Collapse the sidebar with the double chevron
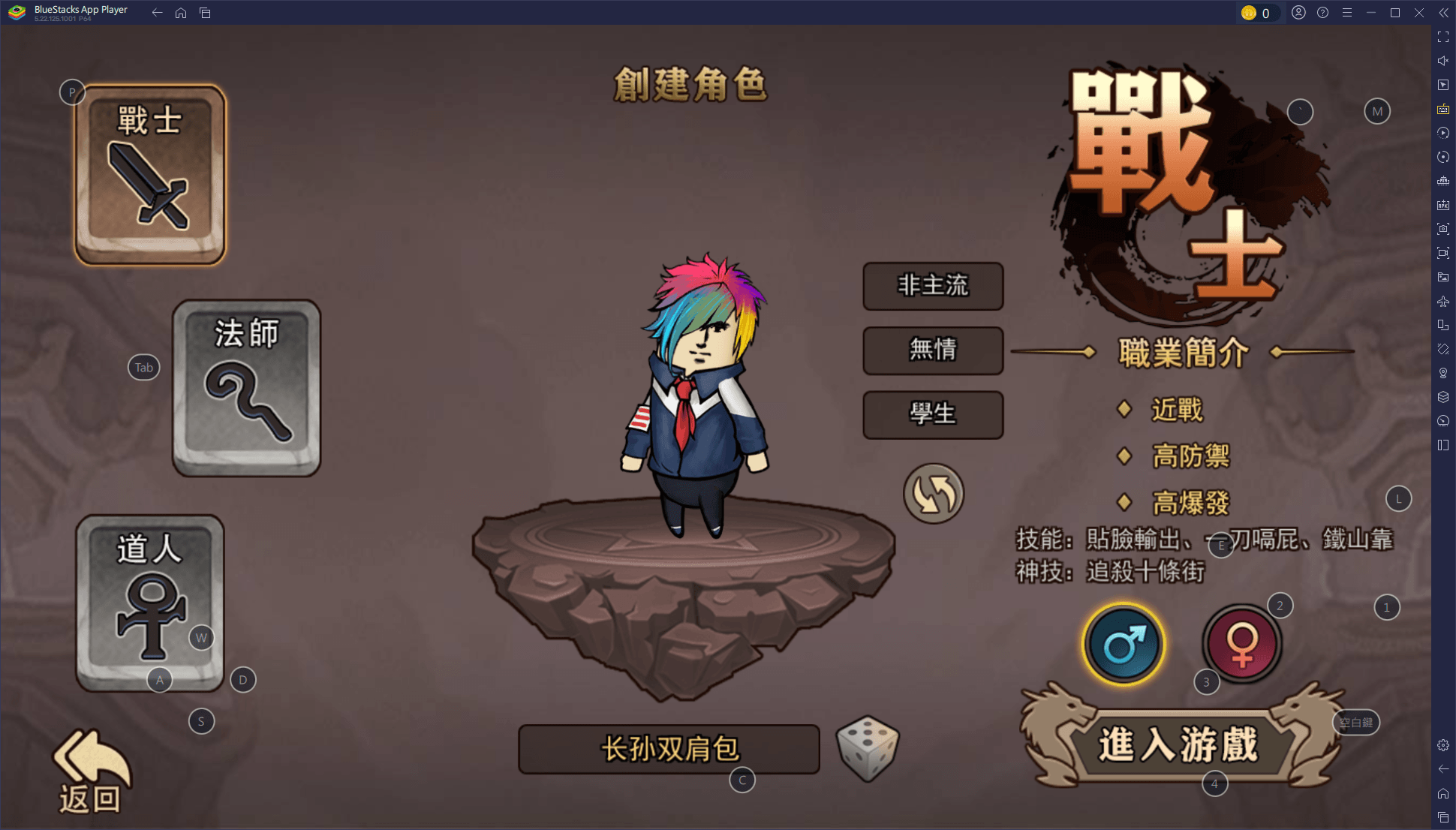Screen dimensions: 1456x830 tap(1442, 12)
